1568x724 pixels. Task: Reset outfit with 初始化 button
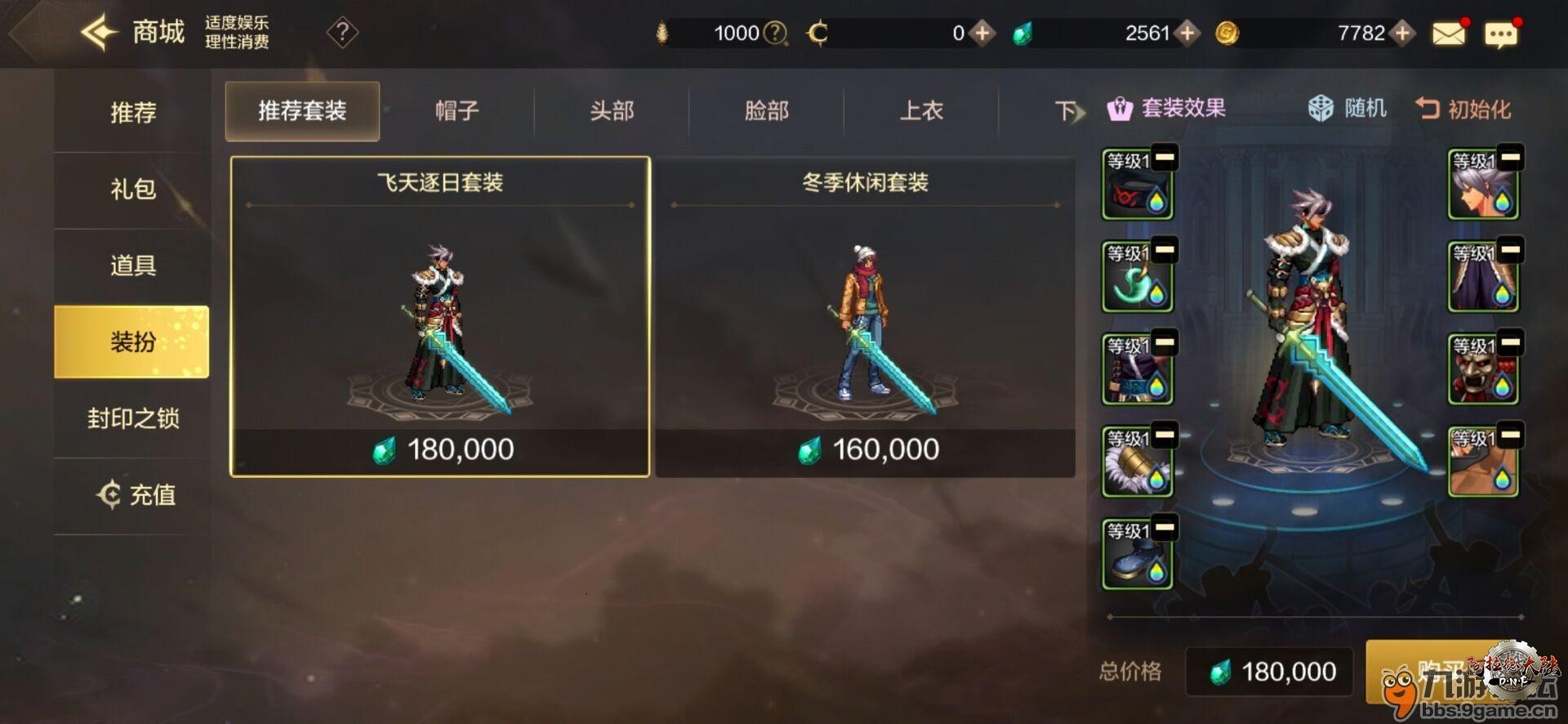[x=1463, y=108]
